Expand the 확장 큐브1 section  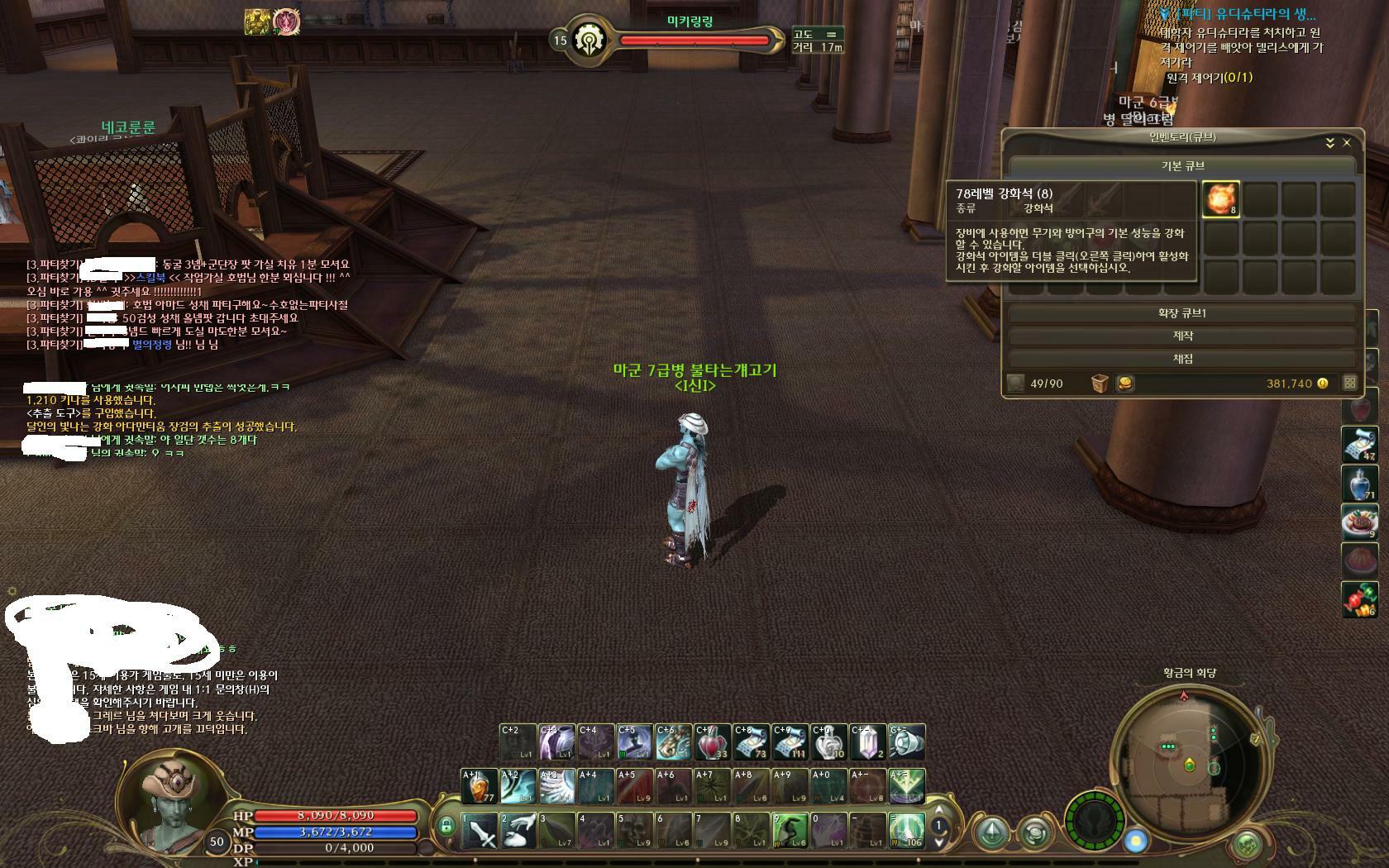click(x=1182, y=313)
